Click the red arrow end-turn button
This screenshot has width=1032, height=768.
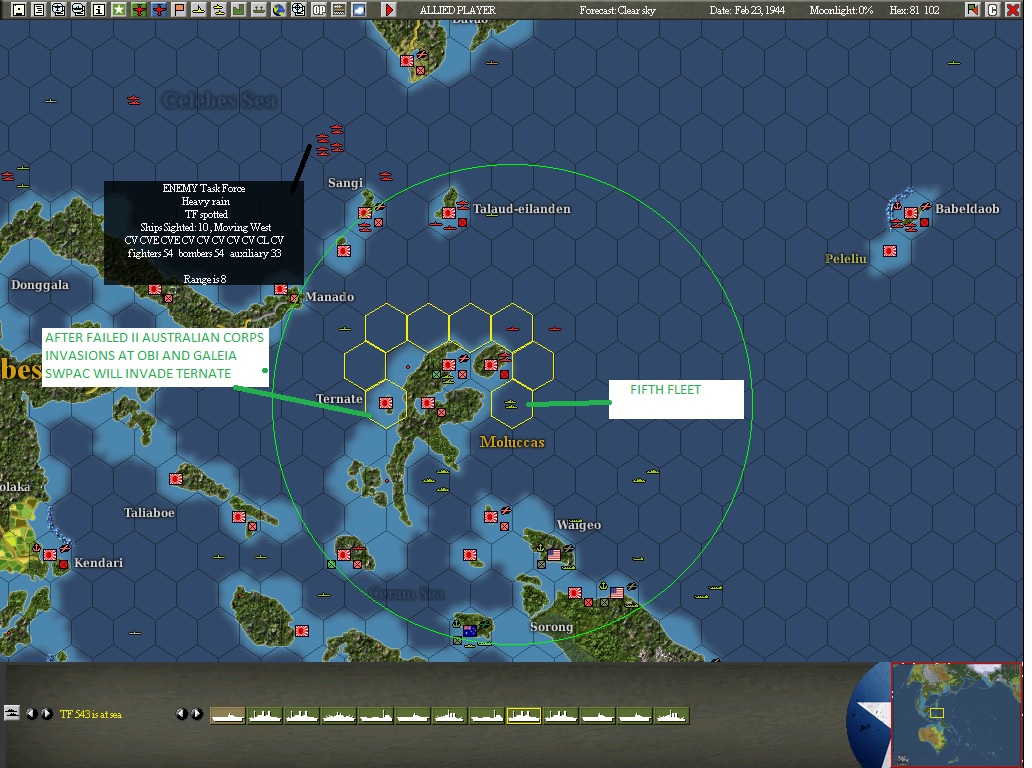pos(389,10)
